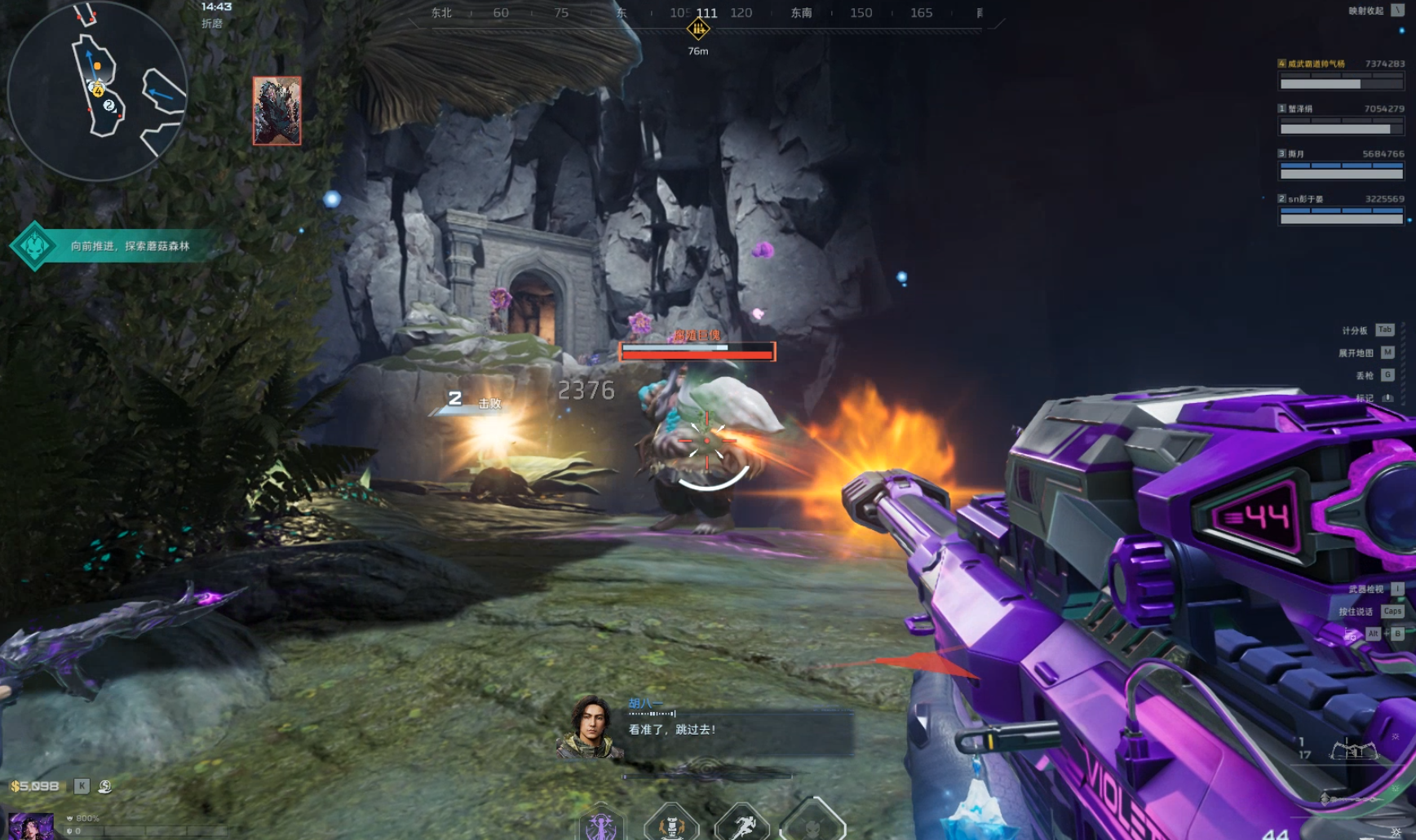Select the boss portrait thumbnail
1416x840 pixels.
pos(277,111)
